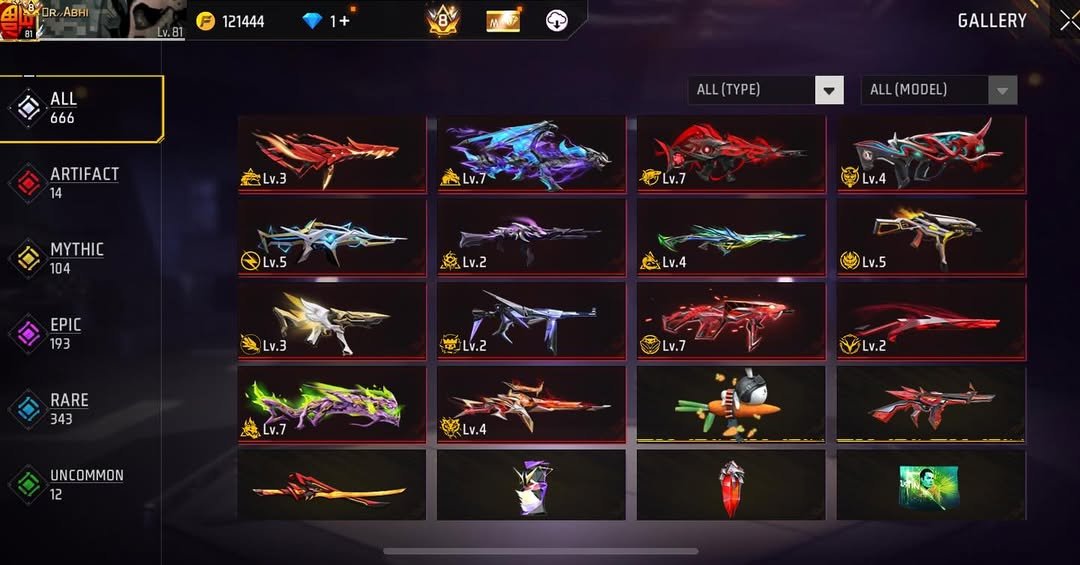Open the ALL (MODEL) filter dropdown
Screen dimensions: 1080x565
coord(939,90)
